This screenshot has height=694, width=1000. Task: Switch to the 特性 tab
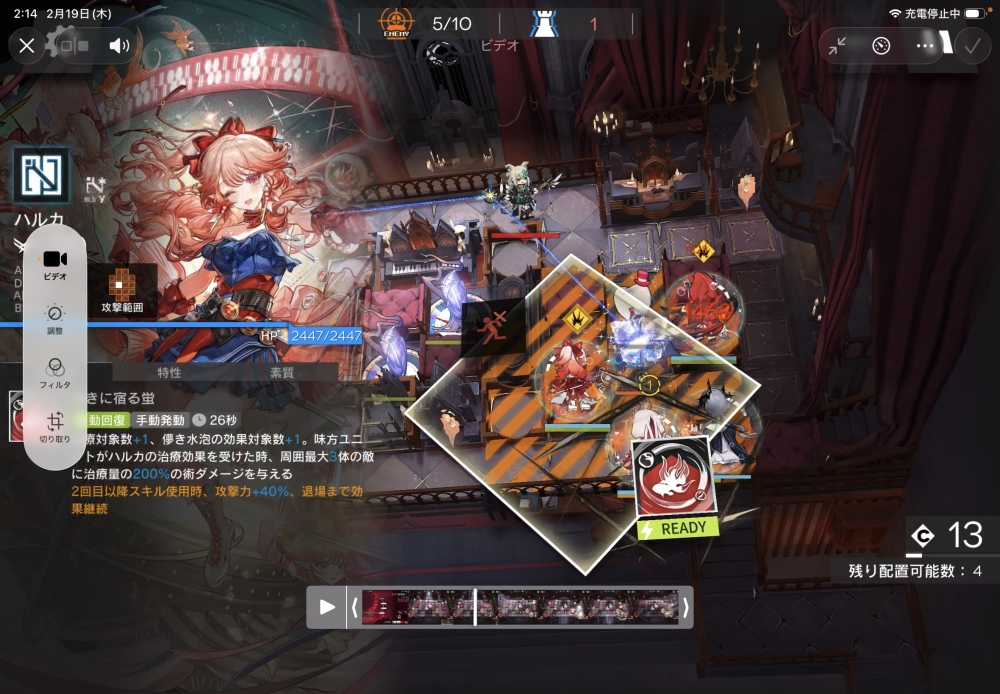[169, 372]
